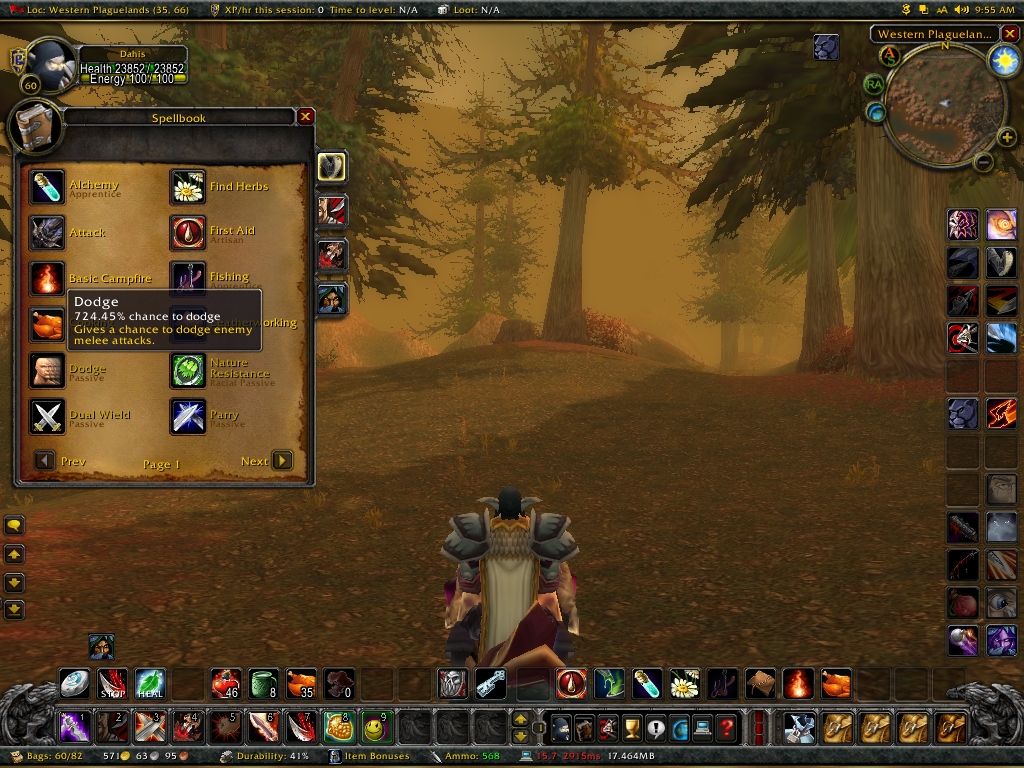The width and height of the screenshot is (1024, 768).
Task: Go to the next spellbook page
Action: tap(283, 460)
